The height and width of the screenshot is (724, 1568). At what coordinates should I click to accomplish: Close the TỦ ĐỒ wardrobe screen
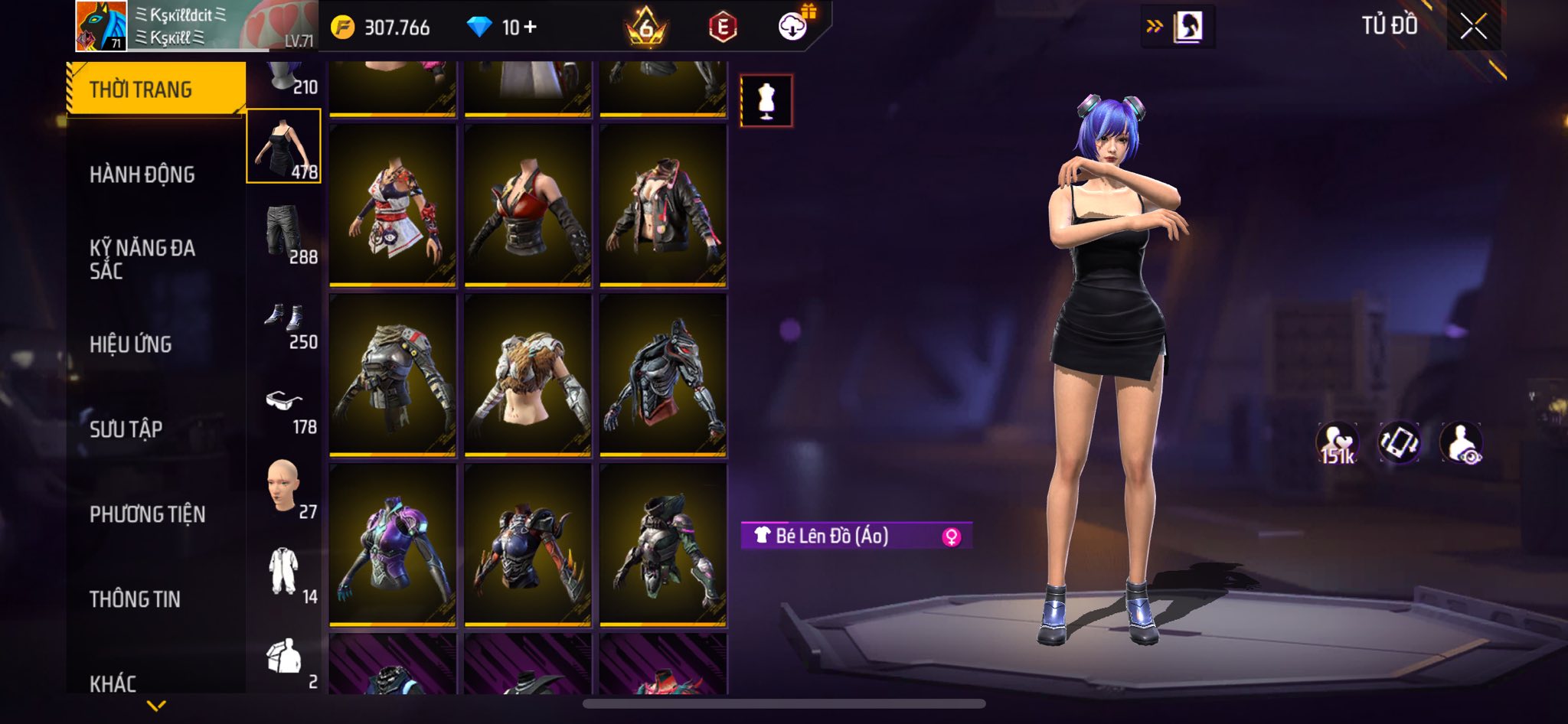click(x=1473, y=27)
